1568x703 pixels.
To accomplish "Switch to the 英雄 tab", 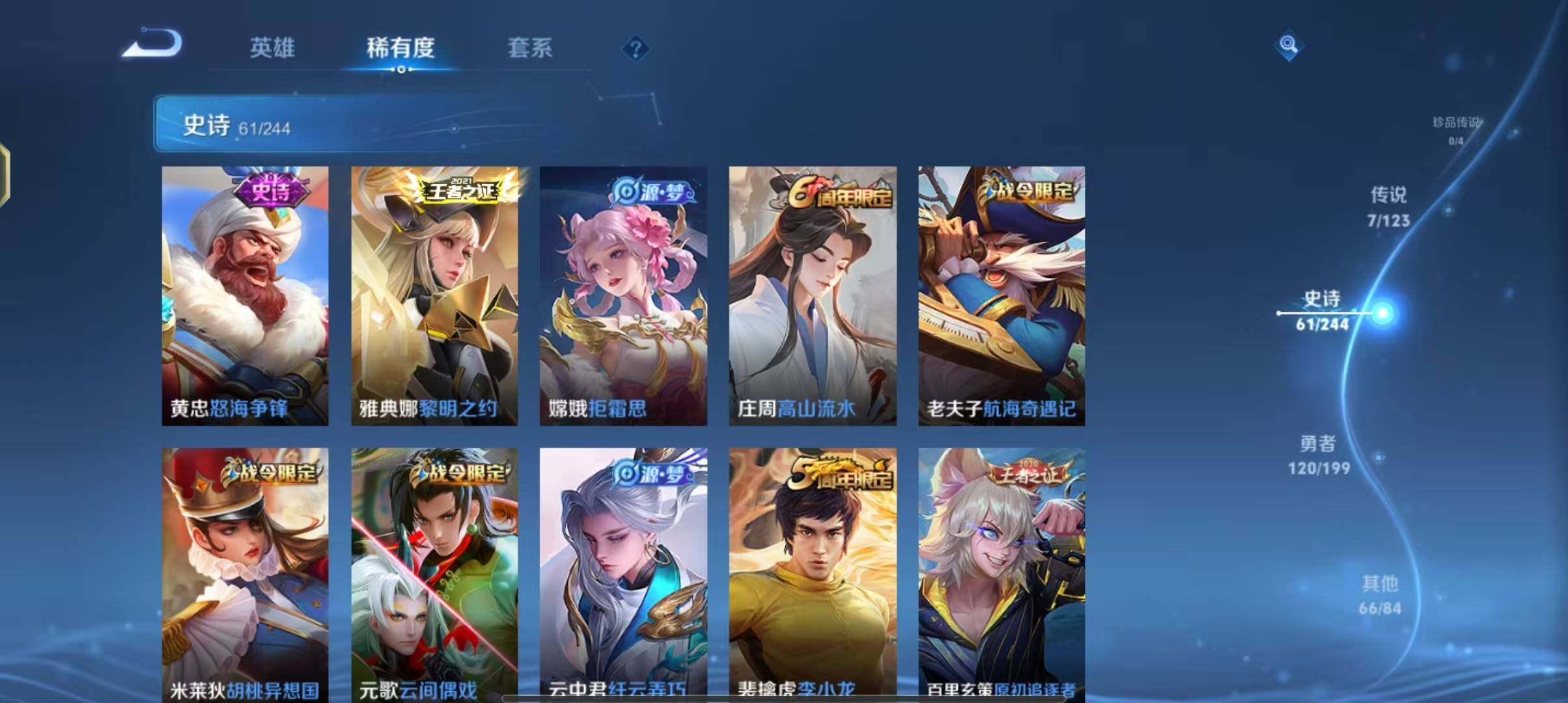I will pyautogui.click(x=272, y=48).
